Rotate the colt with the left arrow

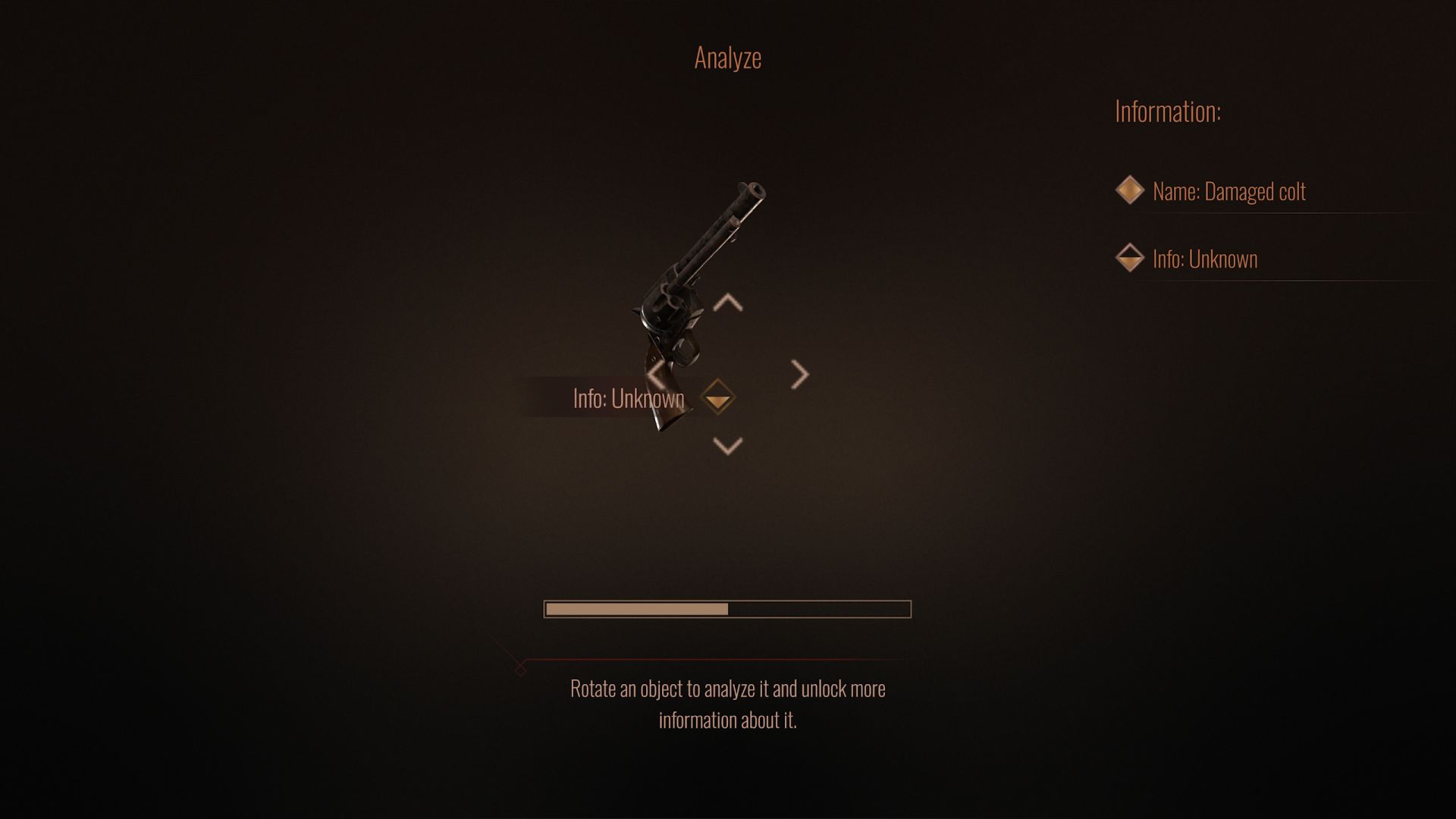pos(657,375)
